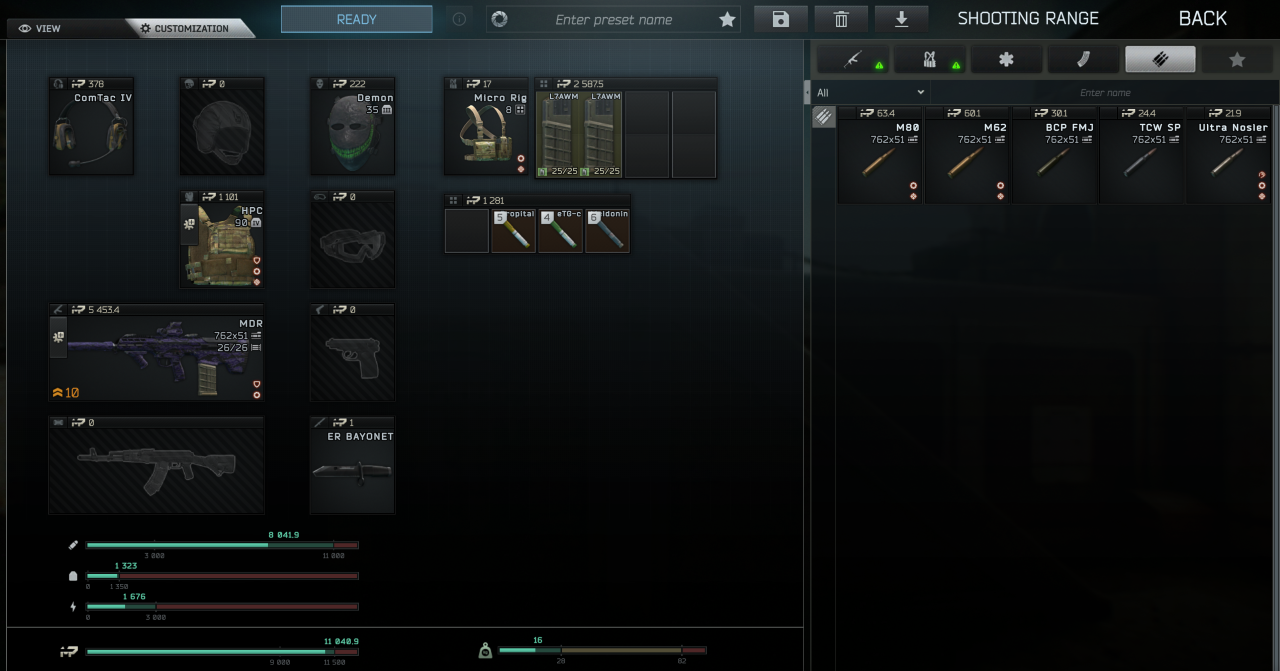
Task: Click the download arrow button
Action: (901, 19)
